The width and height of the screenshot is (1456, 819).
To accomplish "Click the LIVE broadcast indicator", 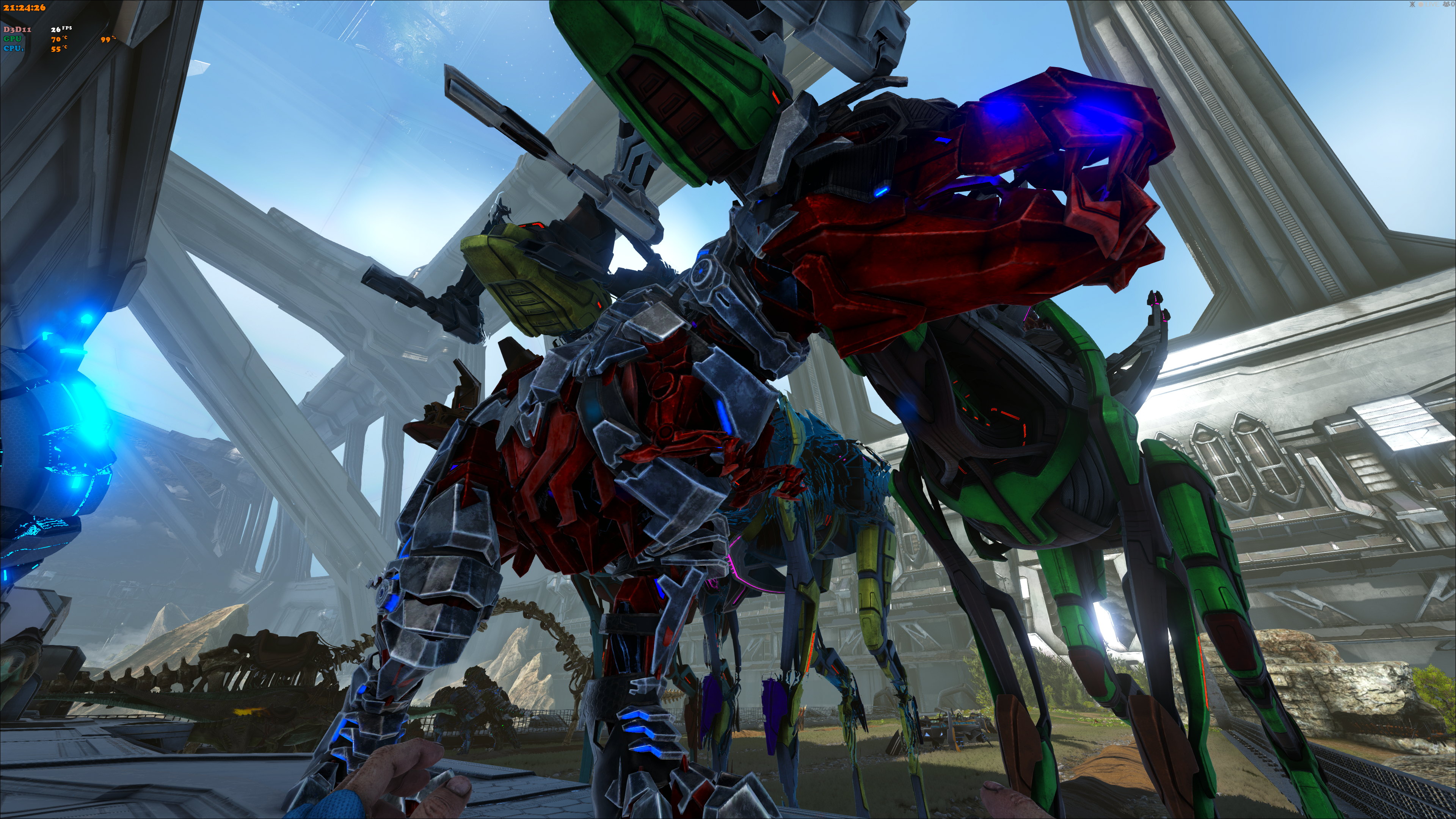I will tap(1429, 5).
